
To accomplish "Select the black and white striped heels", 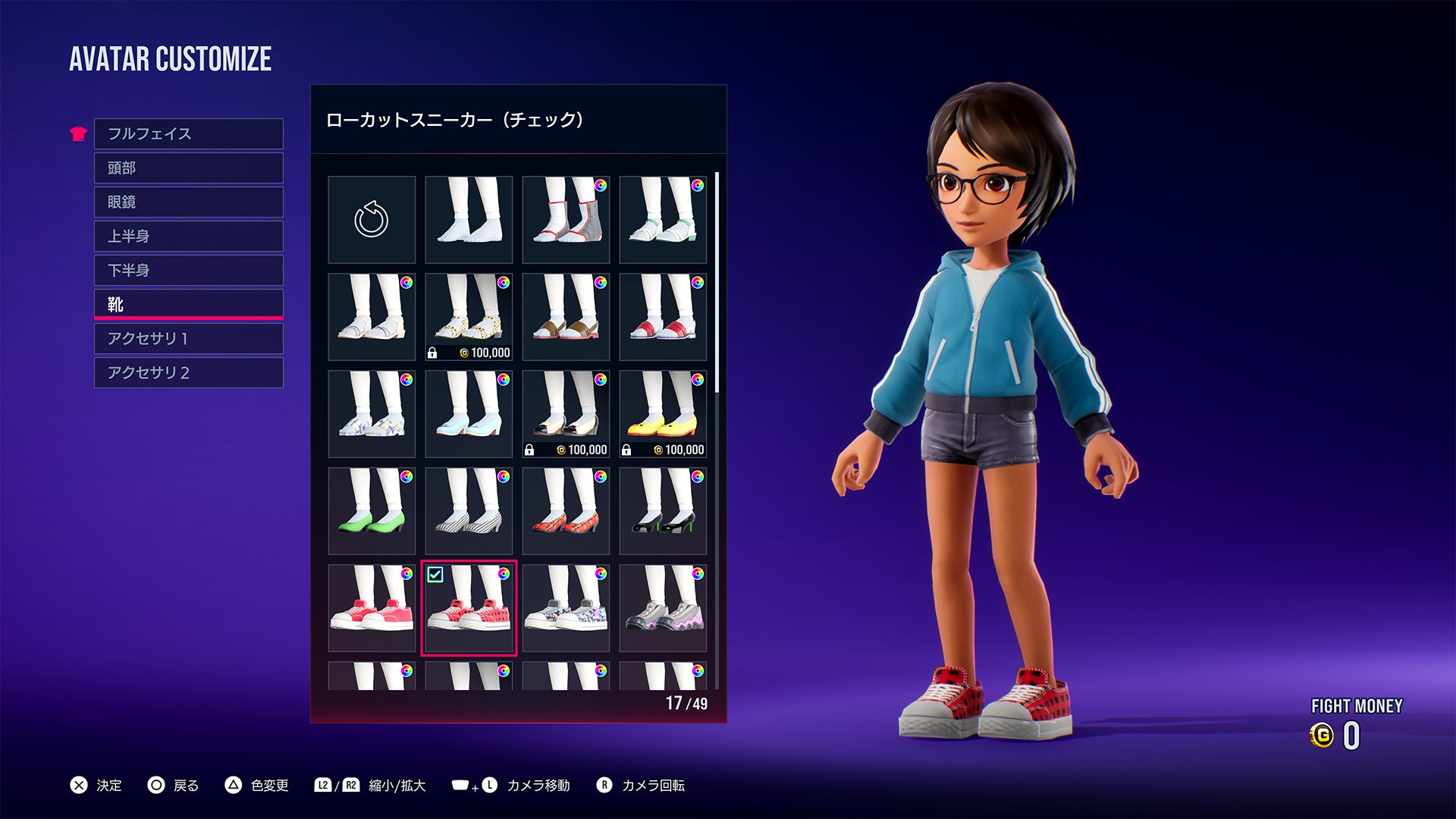I will click(x=469, y=511).
